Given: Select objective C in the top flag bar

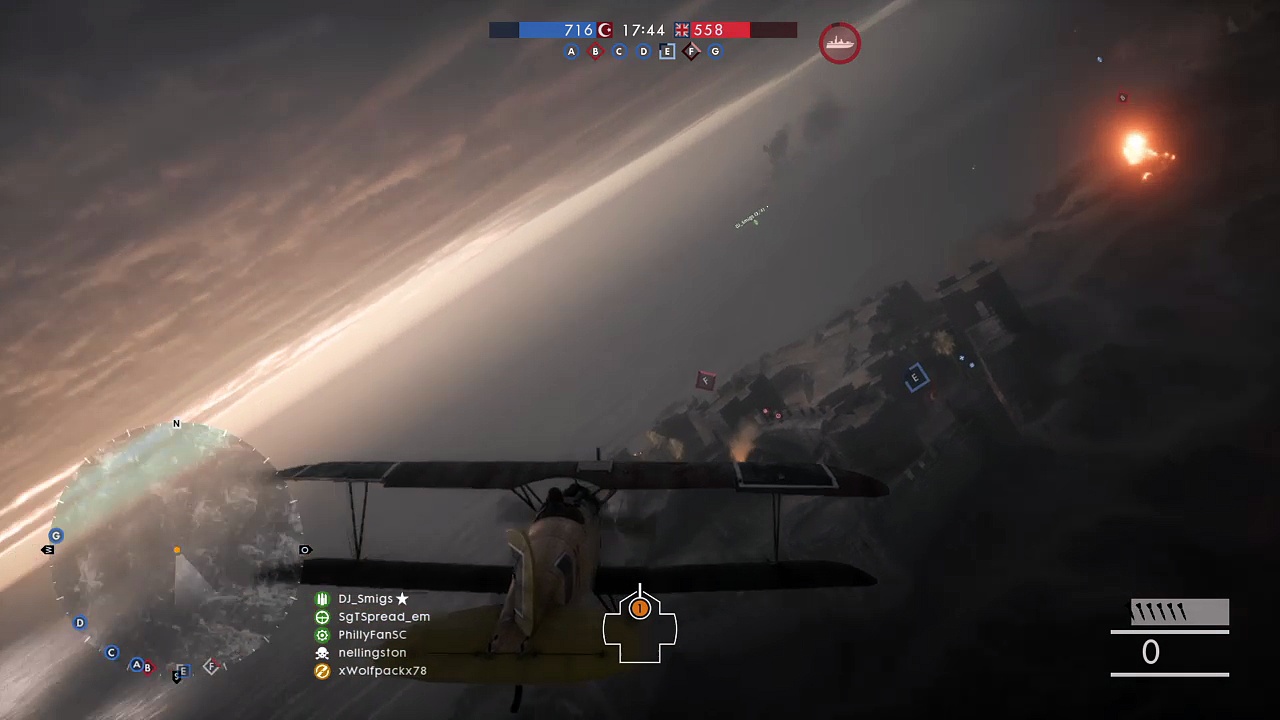Looking at the screenshot, I should point(619,52).
